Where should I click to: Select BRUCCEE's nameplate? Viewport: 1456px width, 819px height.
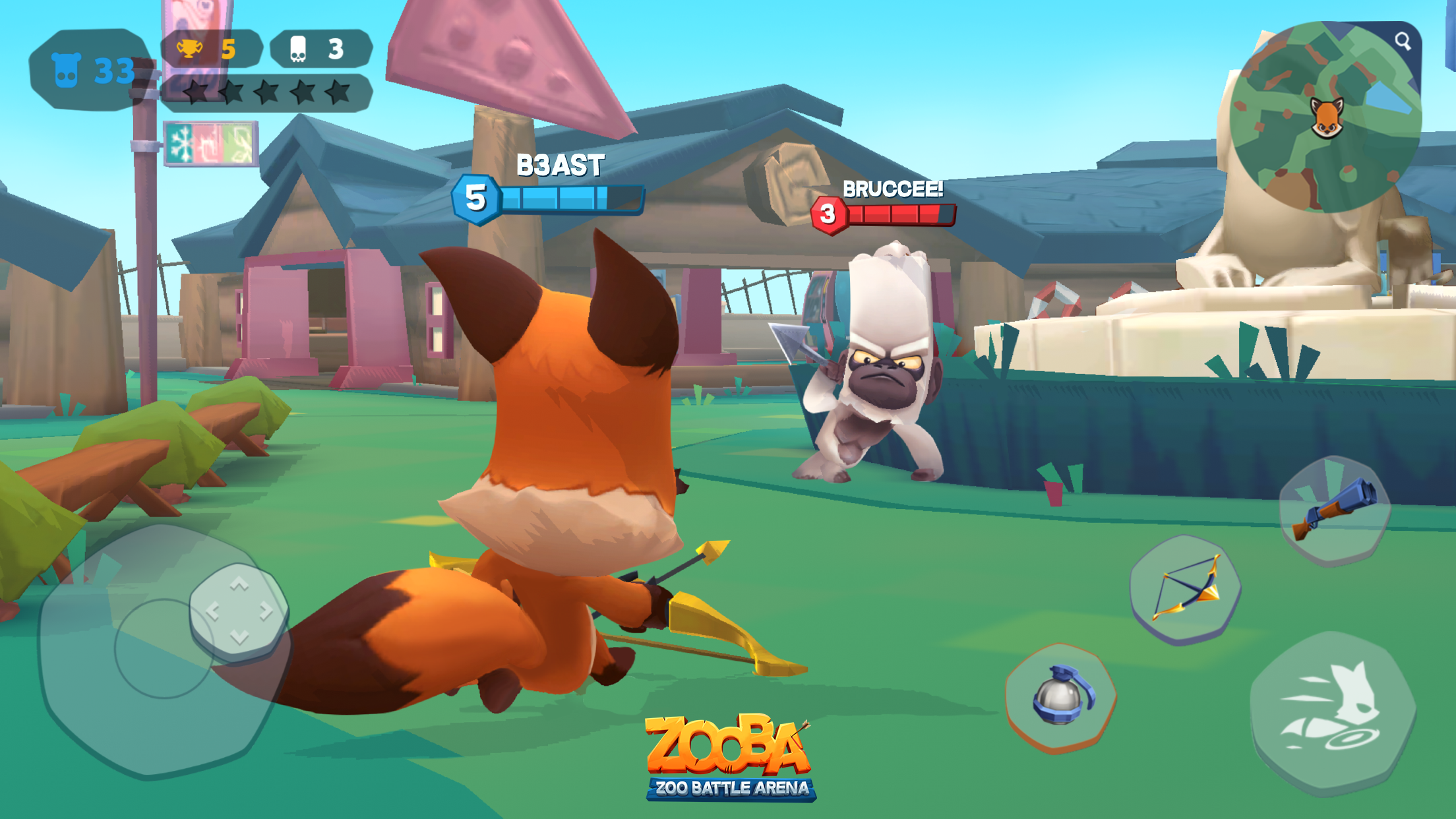pyautogui.click(x=892, y=189)
